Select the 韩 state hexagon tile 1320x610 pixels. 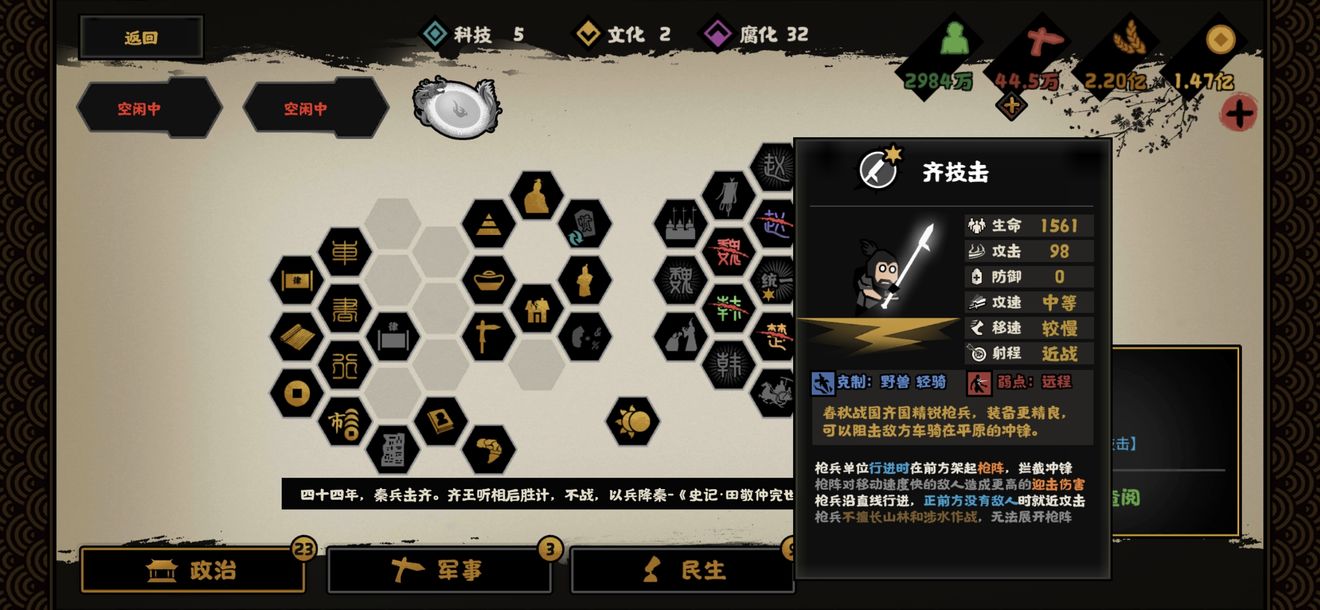[729, 364]
